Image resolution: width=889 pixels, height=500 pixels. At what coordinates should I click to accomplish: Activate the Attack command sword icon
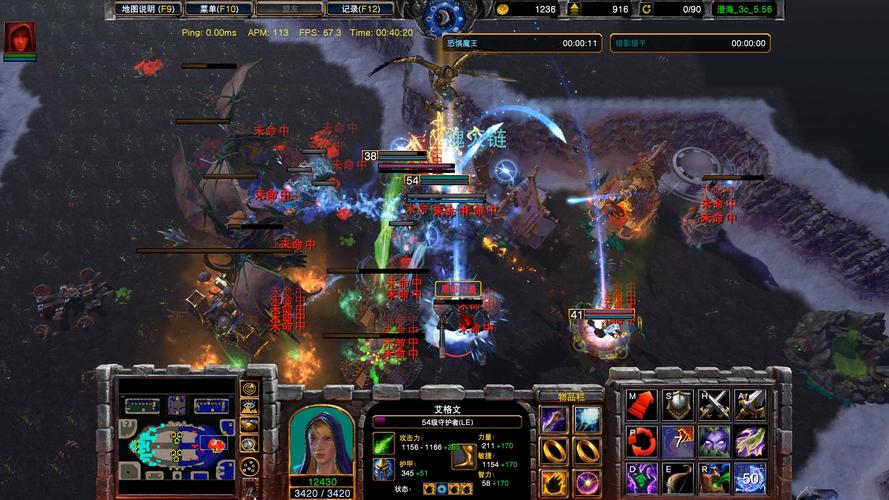tap(750, 405)
